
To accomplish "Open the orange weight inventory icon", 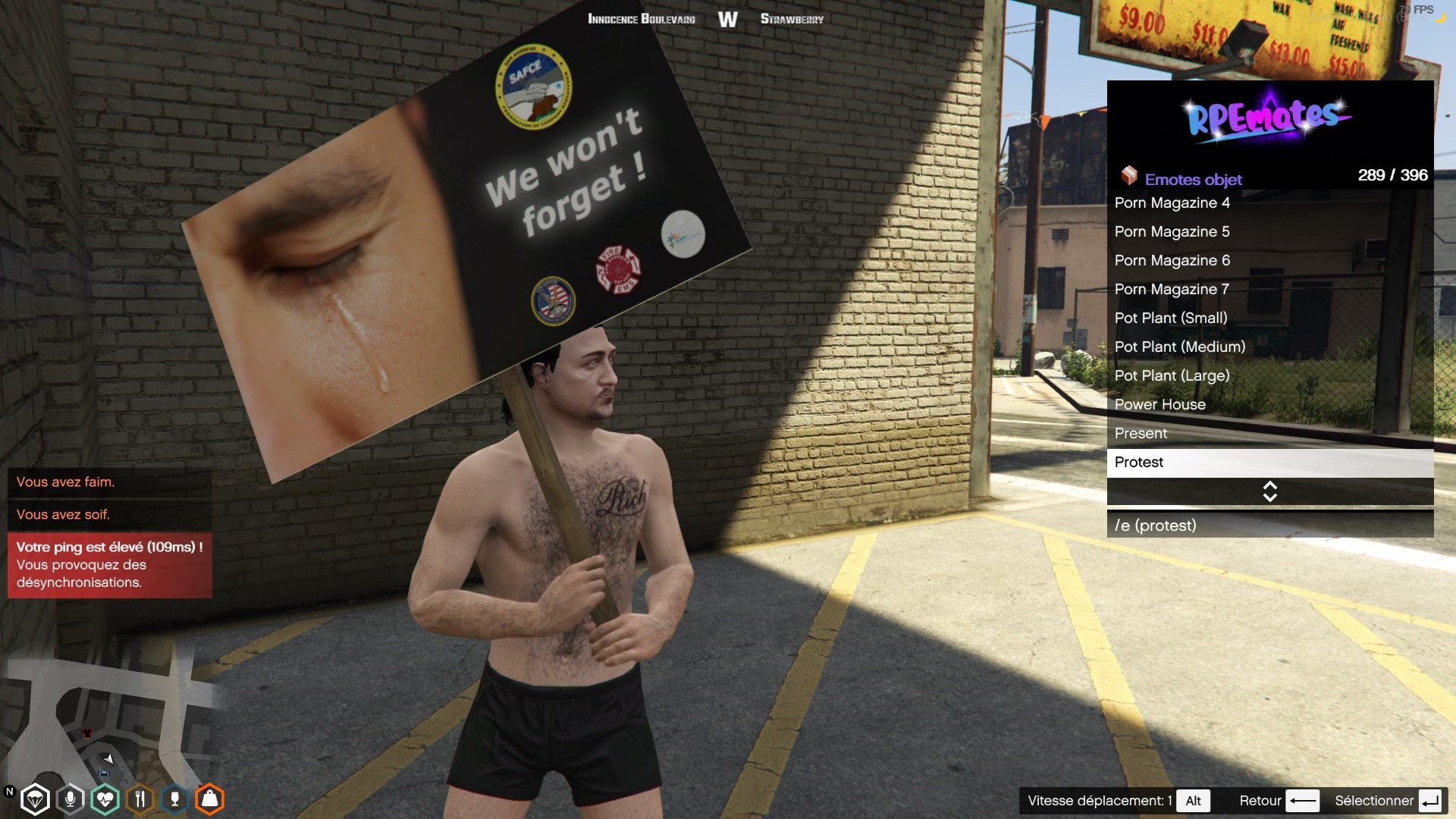I will coord(209,799).
